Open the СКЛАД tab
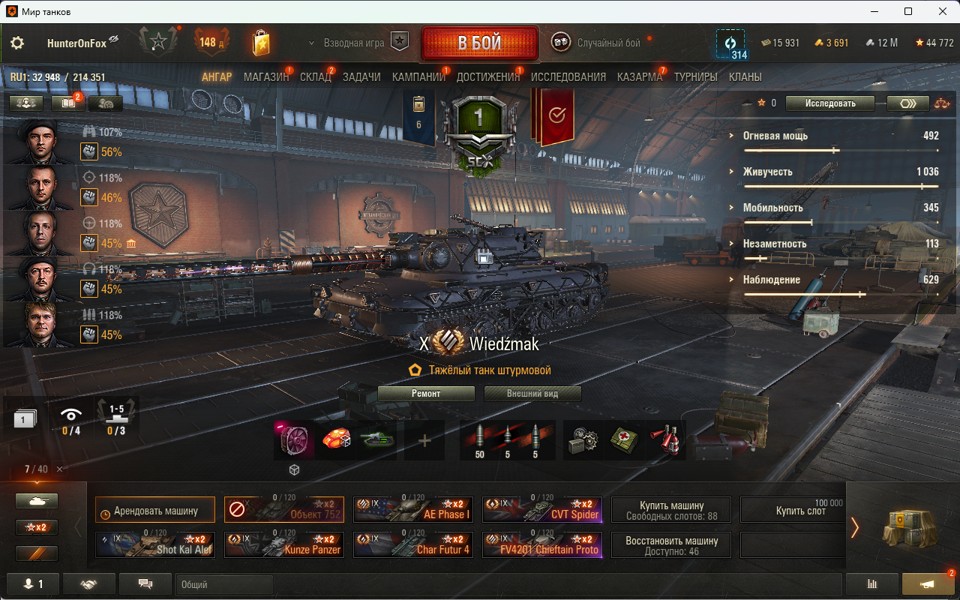The height and width of the screenshot is (600, 960). (x=316, y=77)
